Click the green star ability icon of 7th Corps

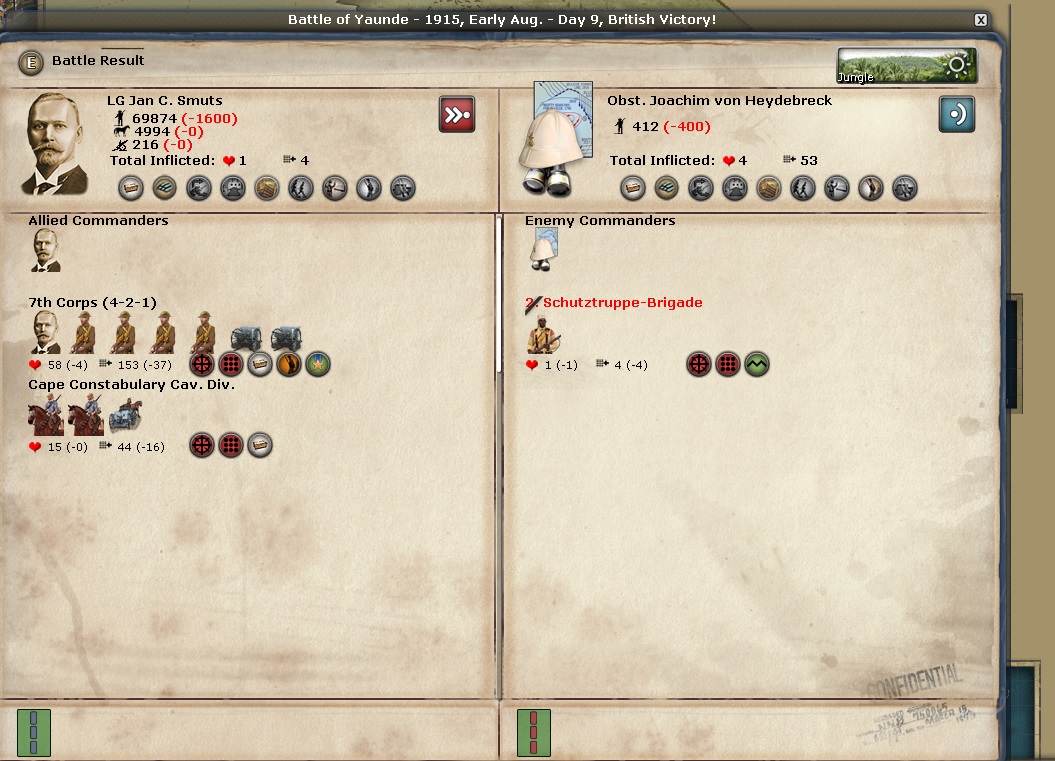318,364
